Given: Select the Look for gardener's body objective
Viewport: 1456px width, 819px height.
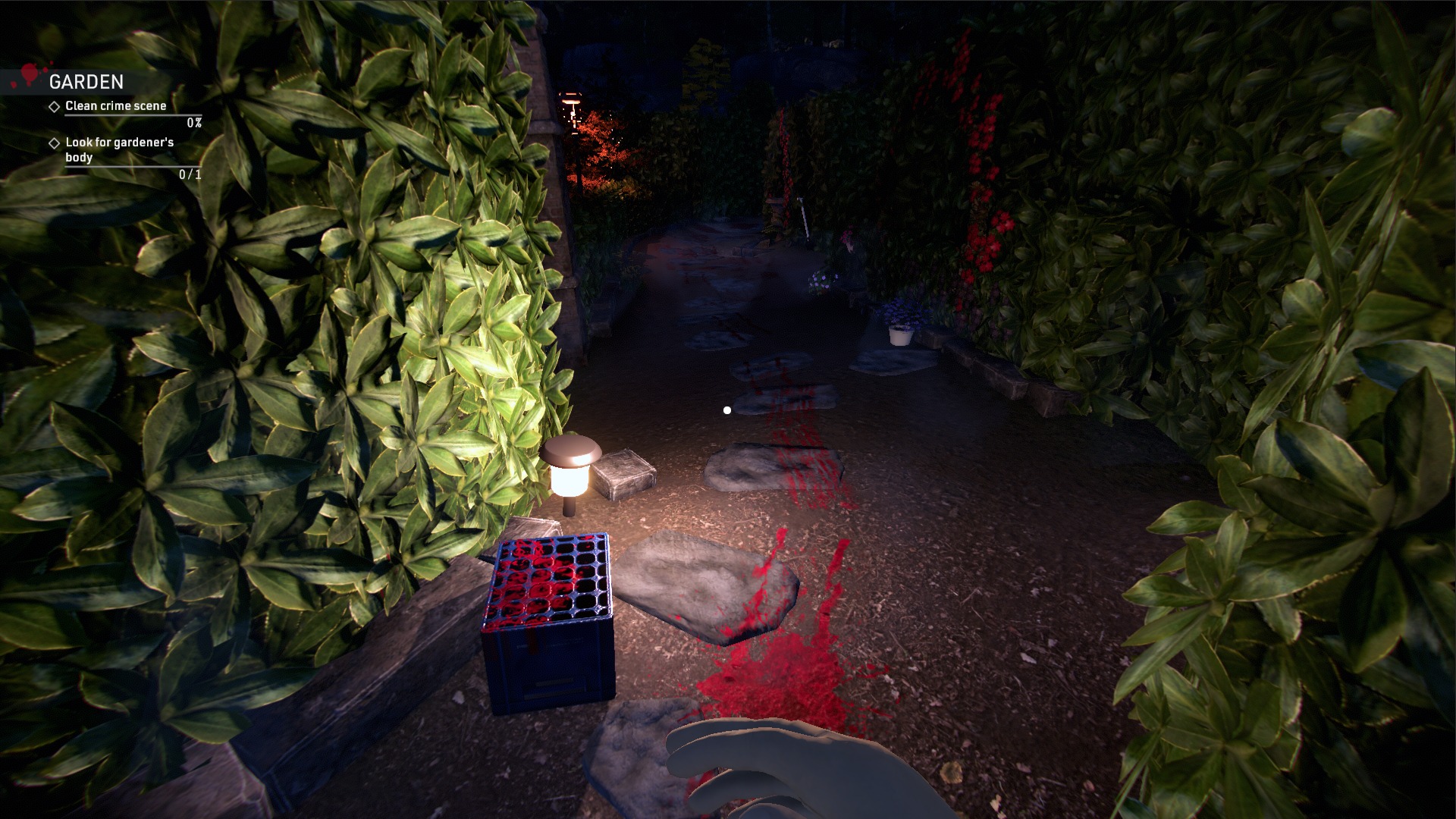Looking at the screenshot, I should pos(119,149).
